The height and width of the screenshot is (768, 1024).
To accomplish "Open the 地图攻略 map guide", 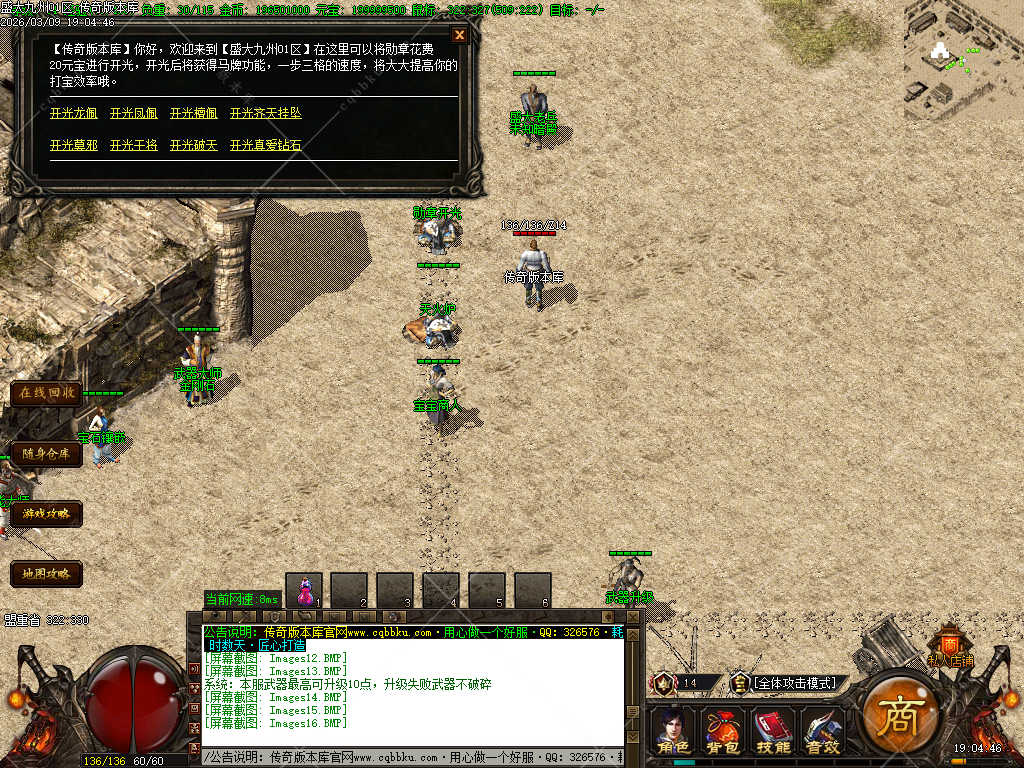I will [x=46, y=574].
